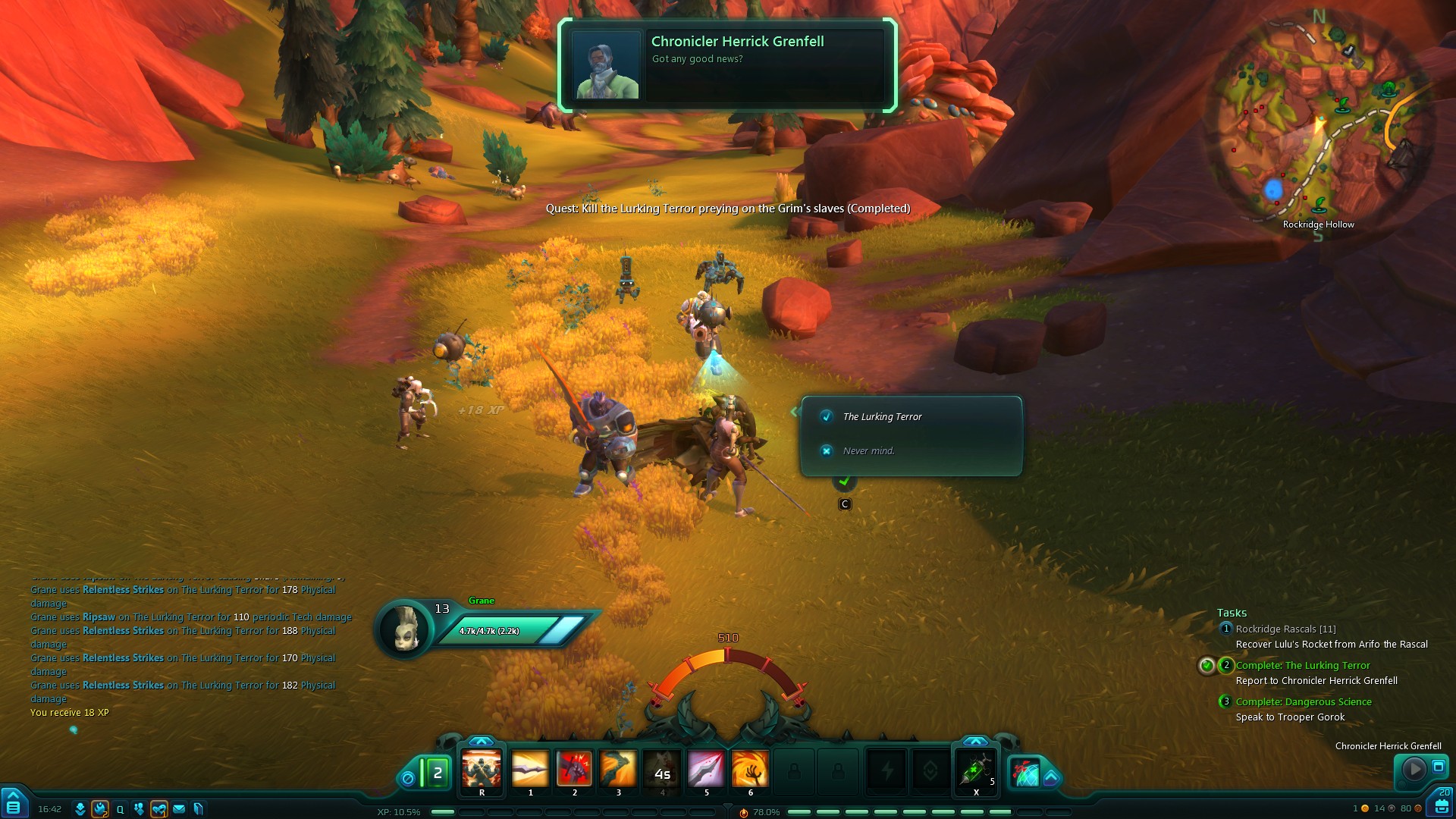Image resolution: width=1456 pixels, height=819 pixels.
Task: Use the green medishot syringe in slot X
Action: click(x=976, y=770)
